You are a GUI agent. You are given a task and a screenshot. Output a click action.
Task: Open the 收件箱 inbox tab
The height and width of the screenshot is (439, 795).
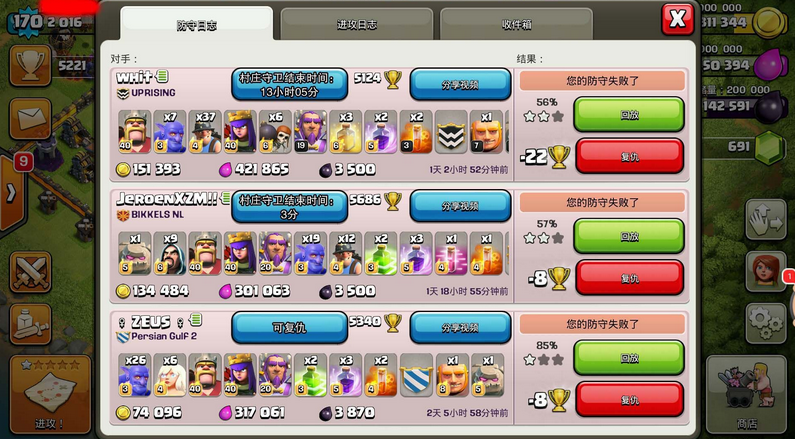click(515, 22)
